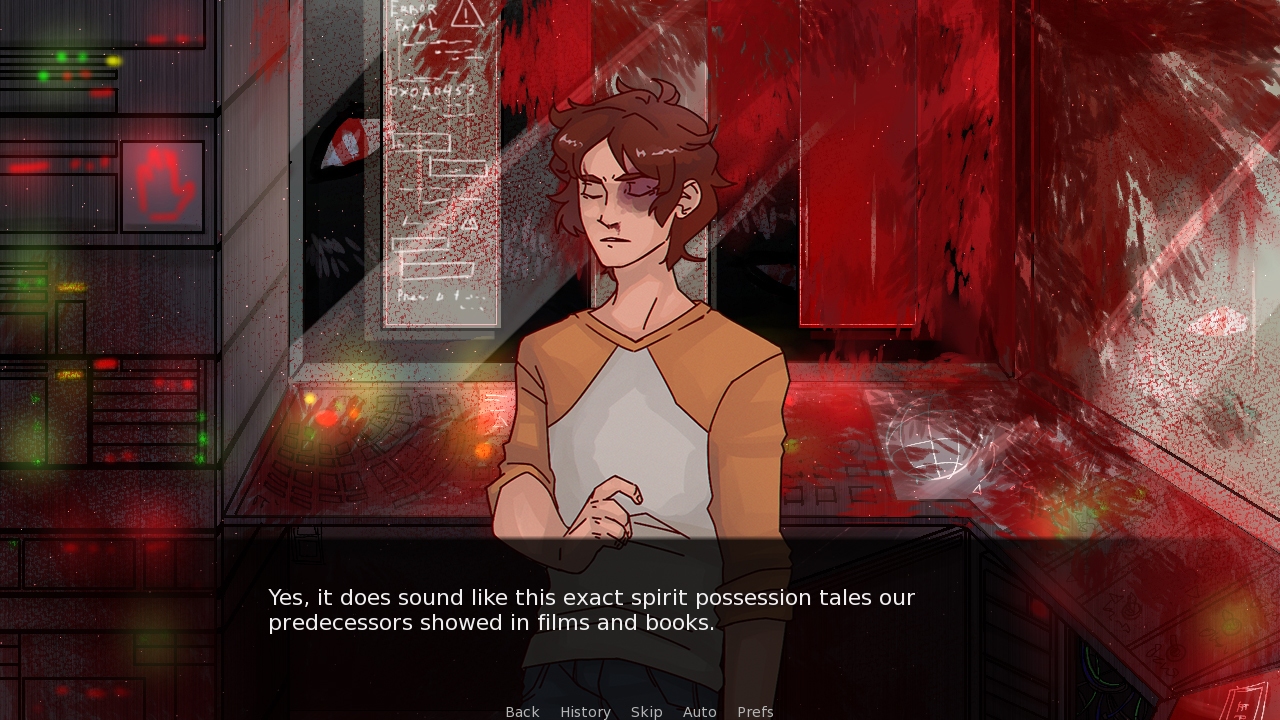1280x720 pixels.
Task: Enable Auto-forward mode from the quick menu
Action: click(x=700, y=711)
